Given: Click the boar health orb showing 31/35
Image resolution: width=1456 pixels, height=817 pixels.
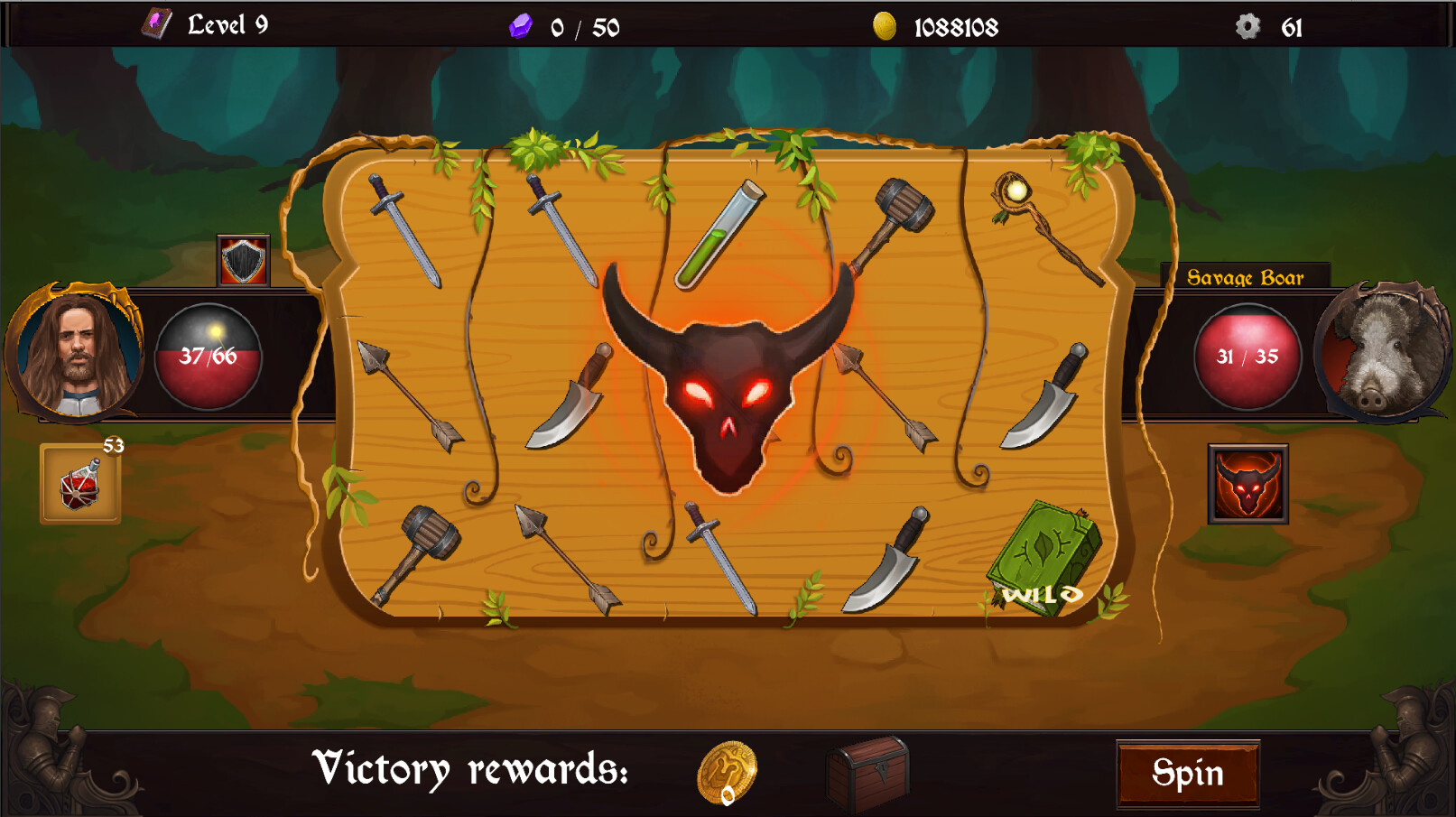Looking at the screenshot, I should coord(1248,356).
